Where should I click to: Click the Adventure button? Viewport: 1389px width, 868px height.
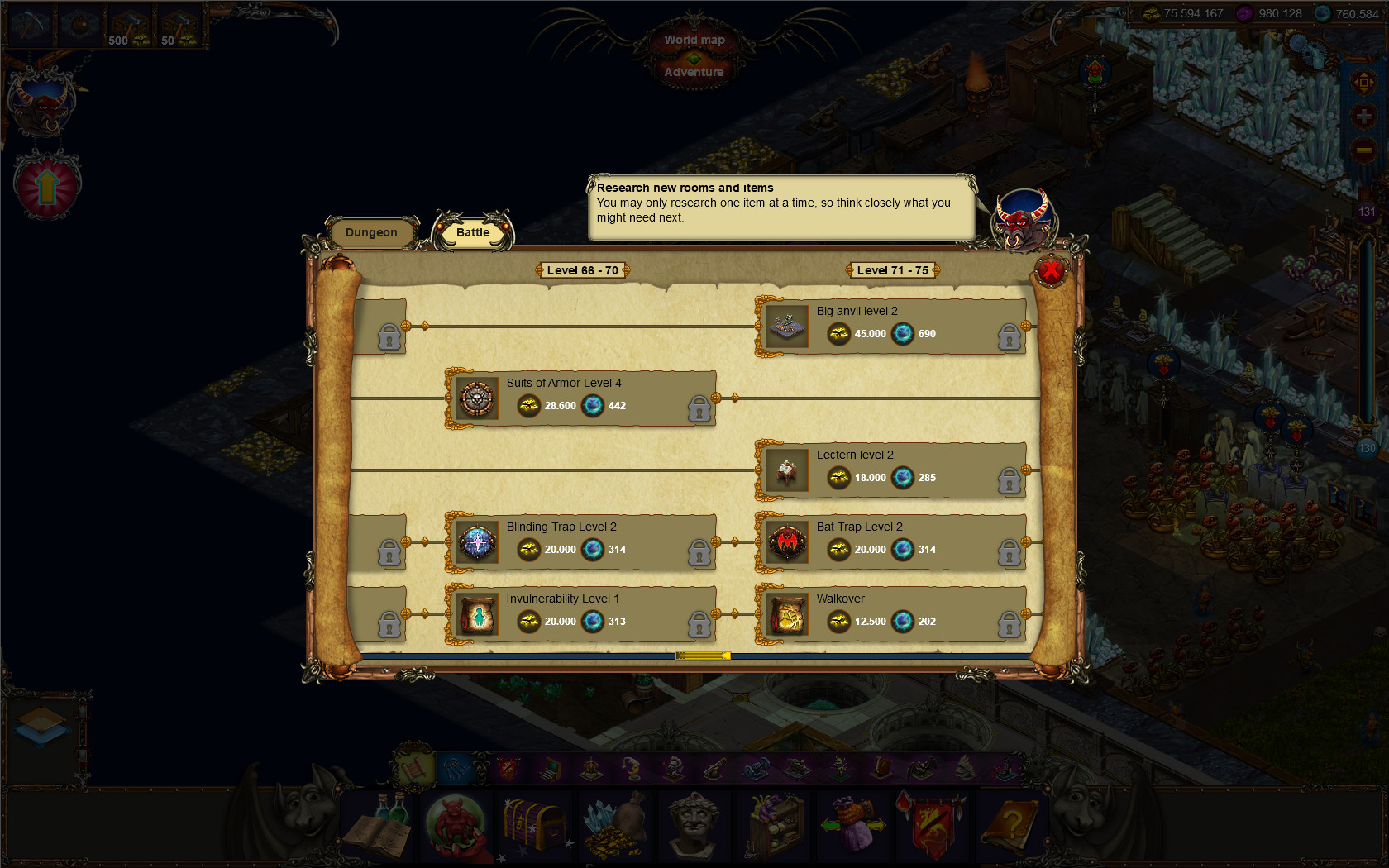click(x=693, y=72)
